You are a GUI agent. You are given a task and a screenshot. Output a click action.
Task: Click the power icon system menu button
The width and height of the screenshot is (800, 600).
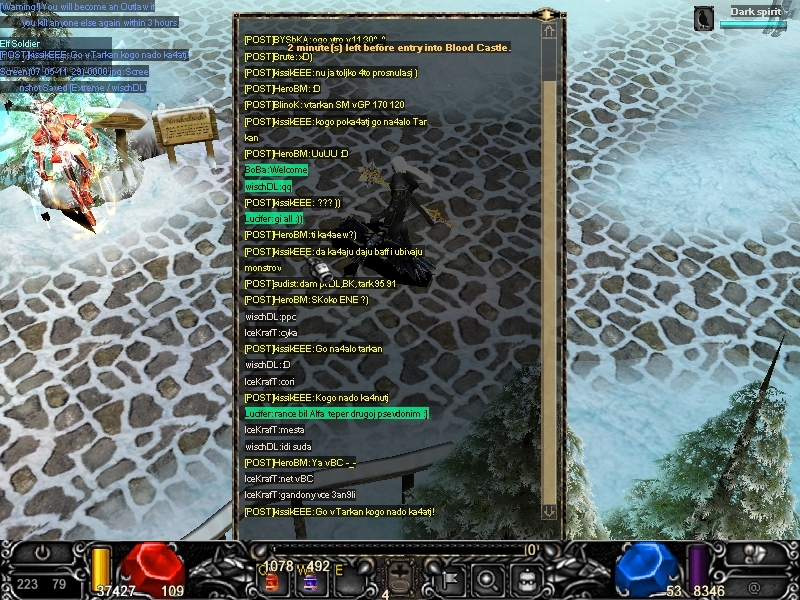42,553
